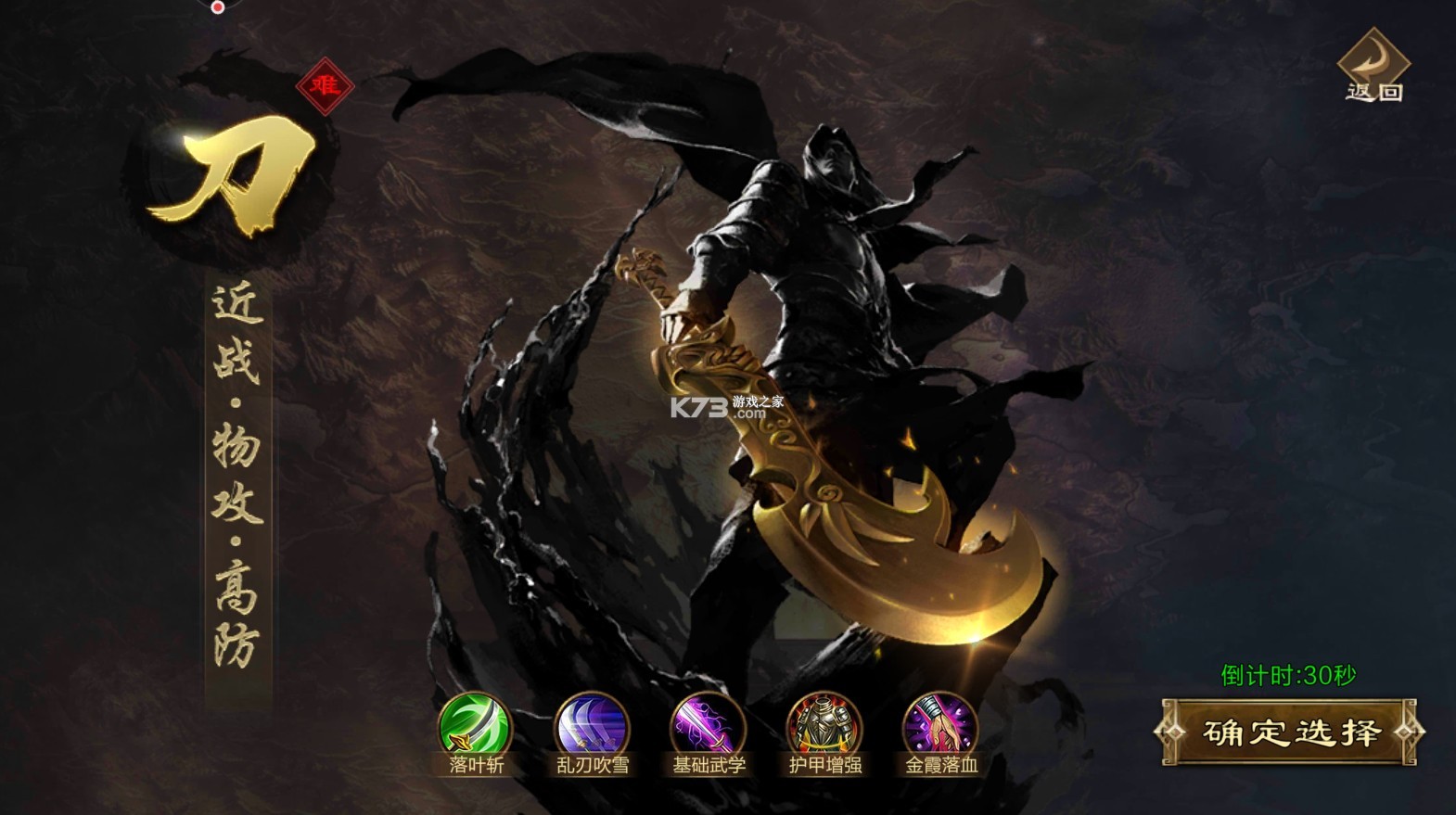Choose the 基础武学 skill icon
Screen dimensions: 1456x815
709,726
